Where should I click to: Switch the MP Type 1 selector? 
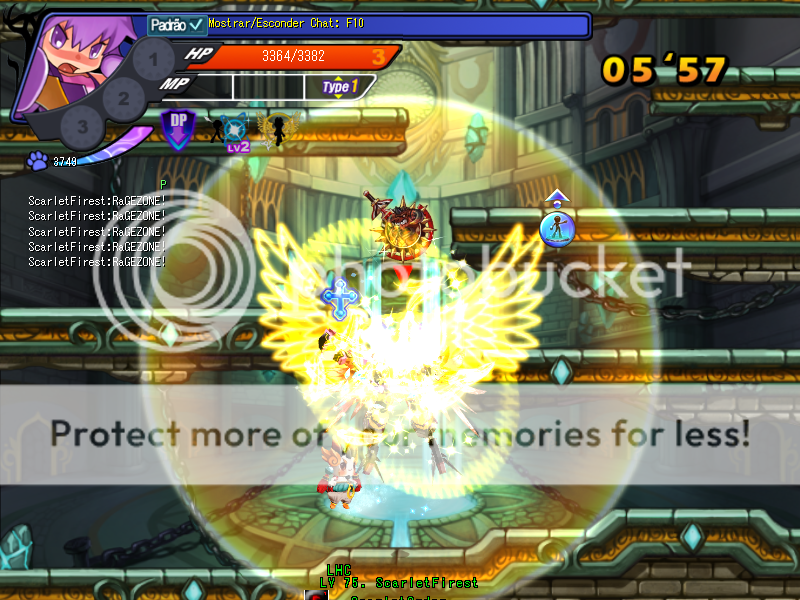click(x=339, y=87)
